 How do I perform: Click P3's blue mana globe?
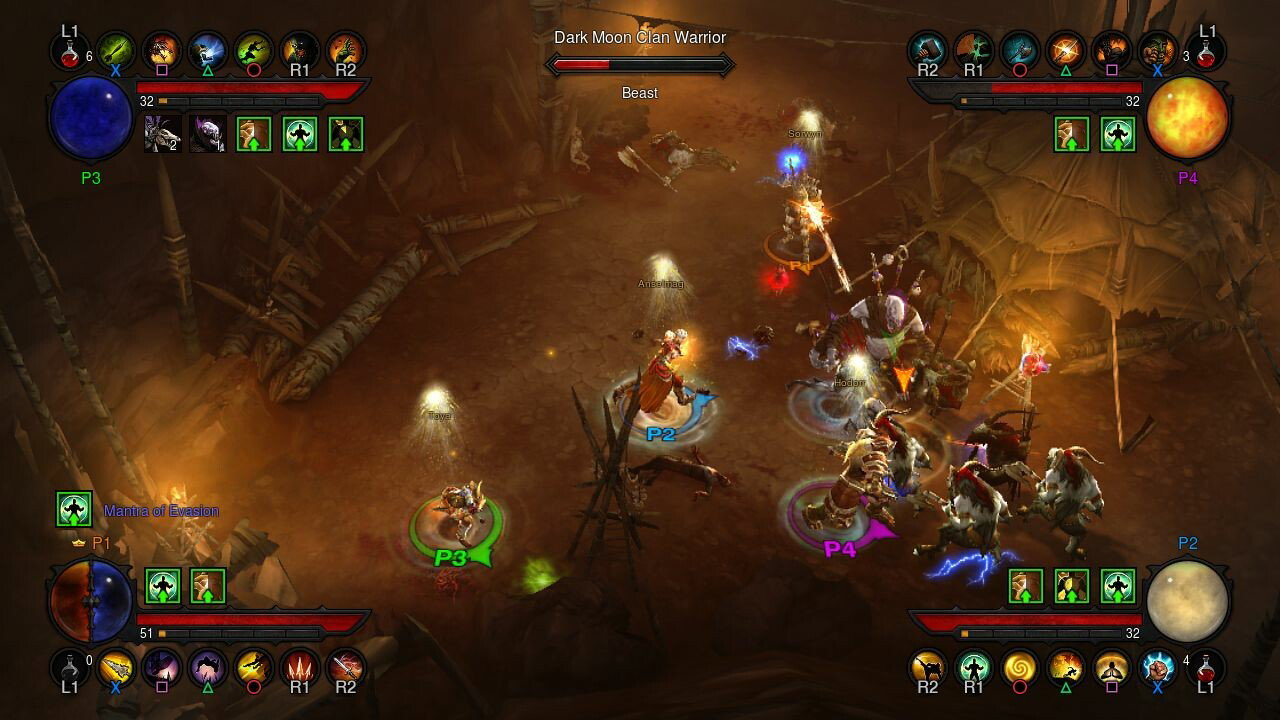91,118
